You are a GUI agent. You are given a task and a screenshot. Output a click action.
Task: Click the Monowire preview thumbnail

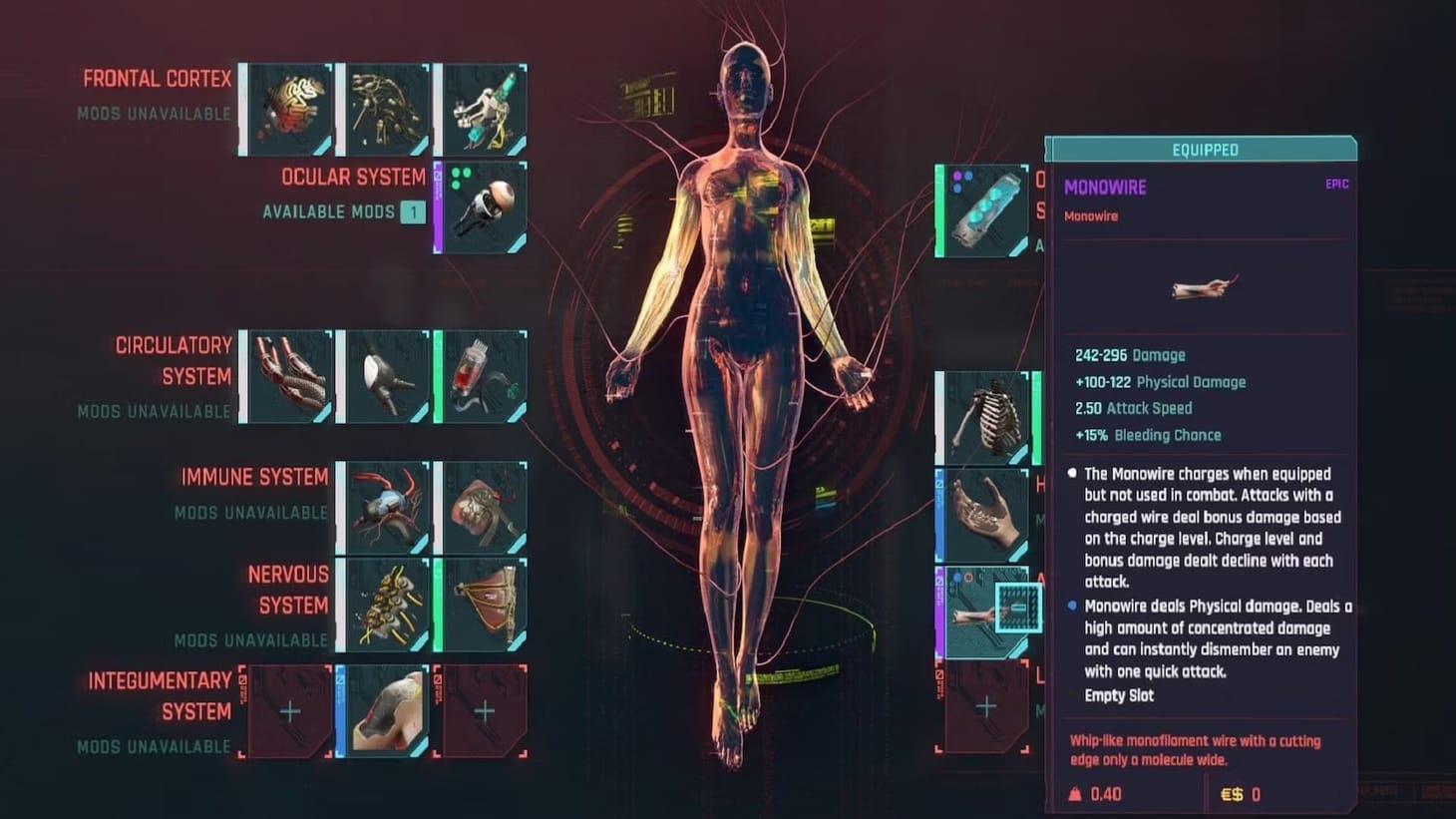(x=1201, y=287)
